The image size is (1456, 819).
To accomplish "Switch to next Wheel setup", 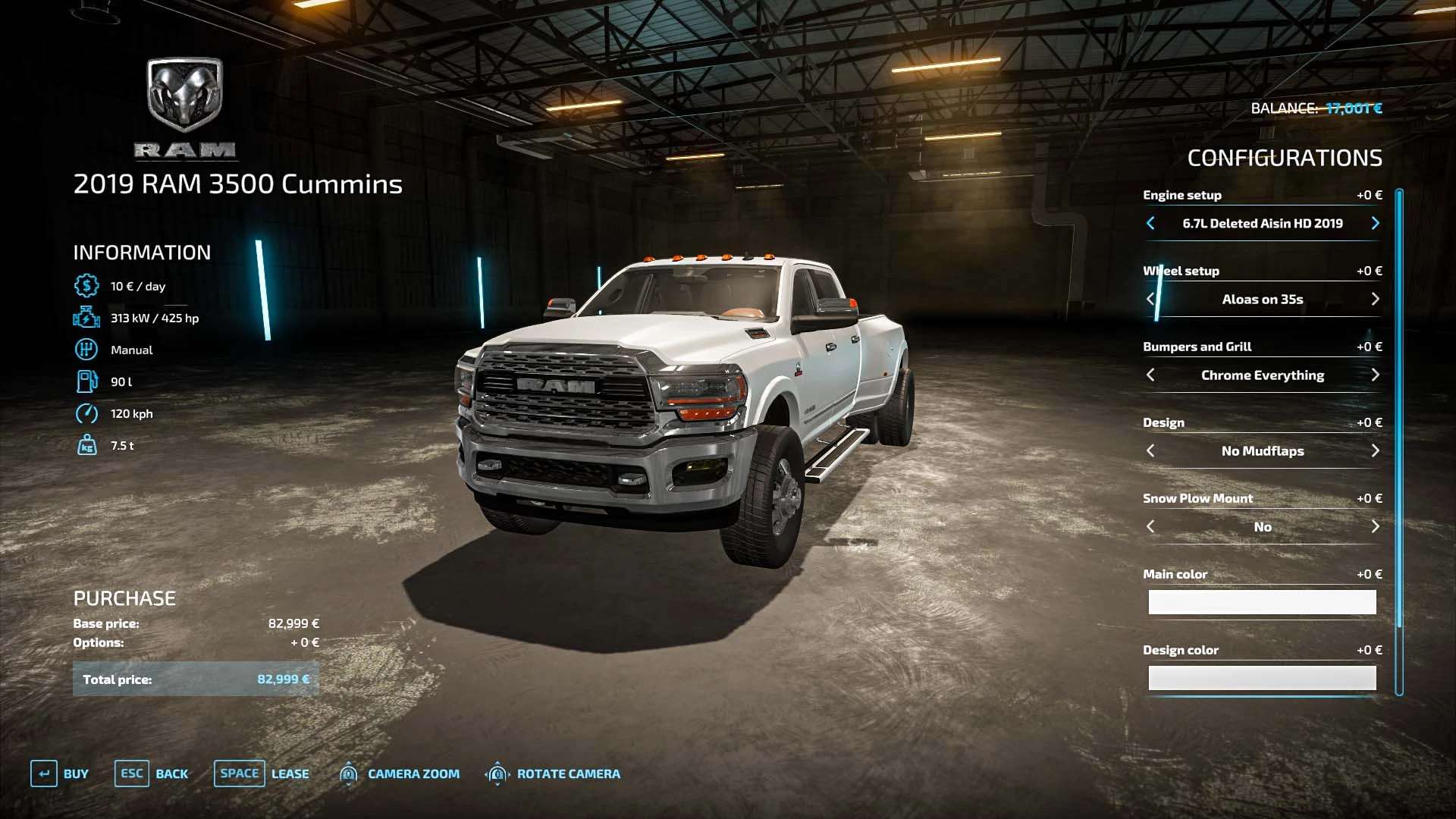I will click(x=1375, y=299).
